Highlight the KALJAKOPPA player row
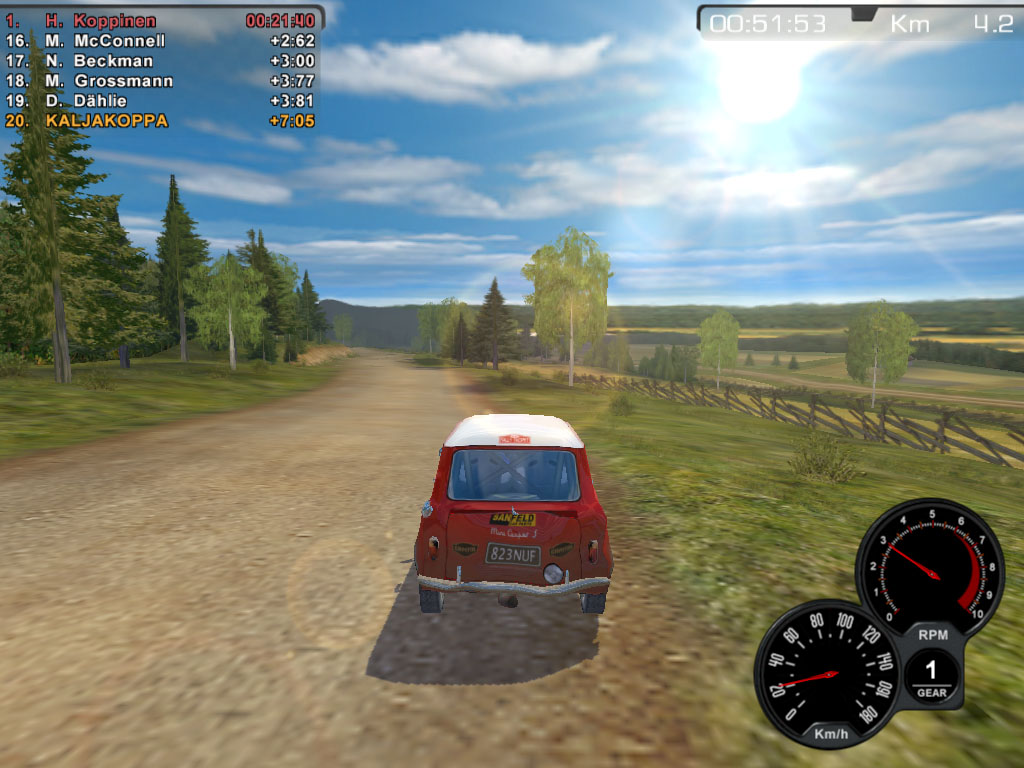The width and height of the screenshot is (1024, 768). (x=160, y=121)
